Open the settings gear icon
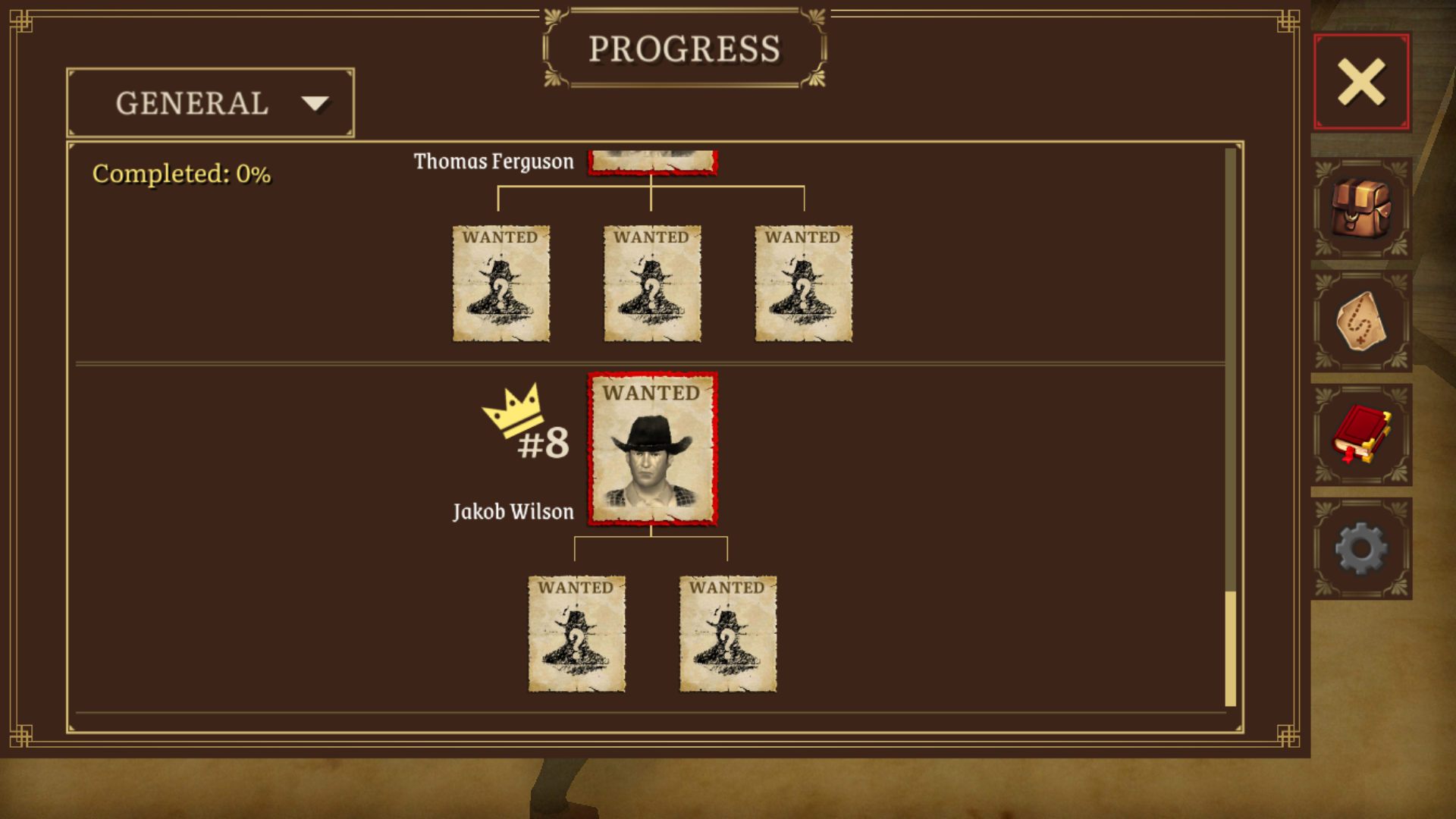This screenshot has height=819, width=1456. [1361, 549]
